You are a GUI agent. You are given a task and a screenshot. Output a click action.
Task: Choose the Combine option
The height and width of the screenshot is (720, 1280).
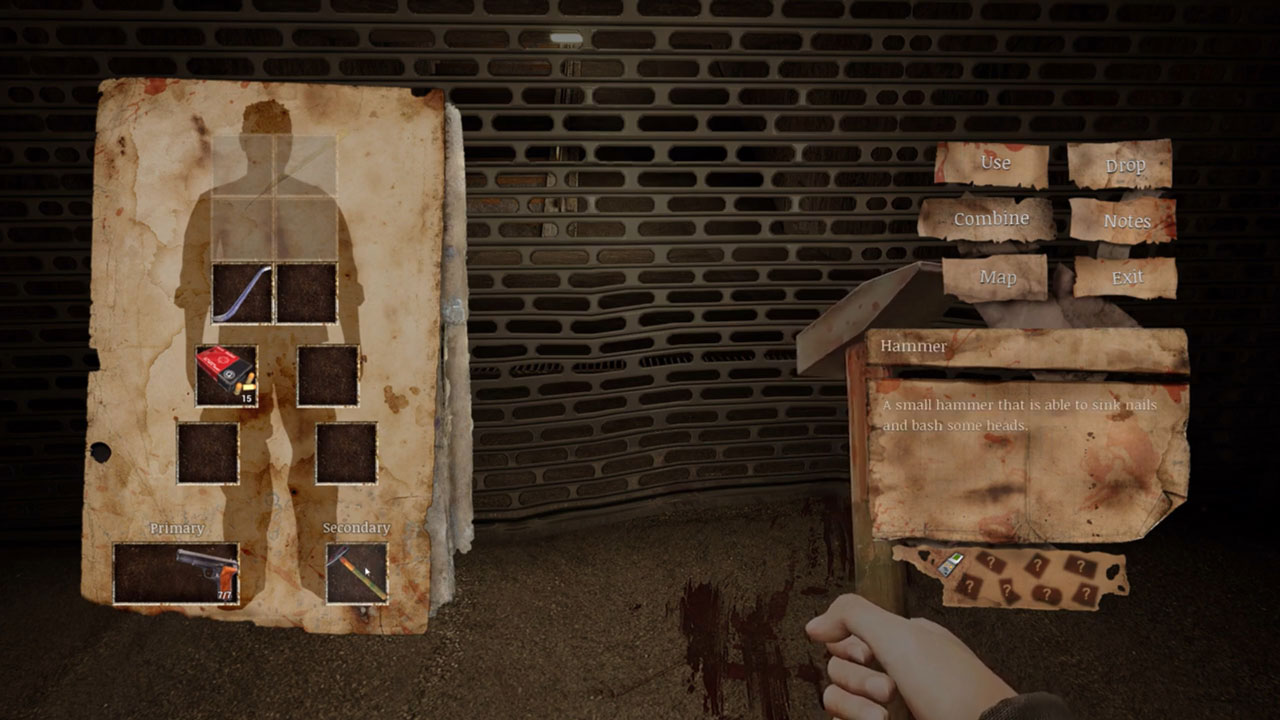989,219
